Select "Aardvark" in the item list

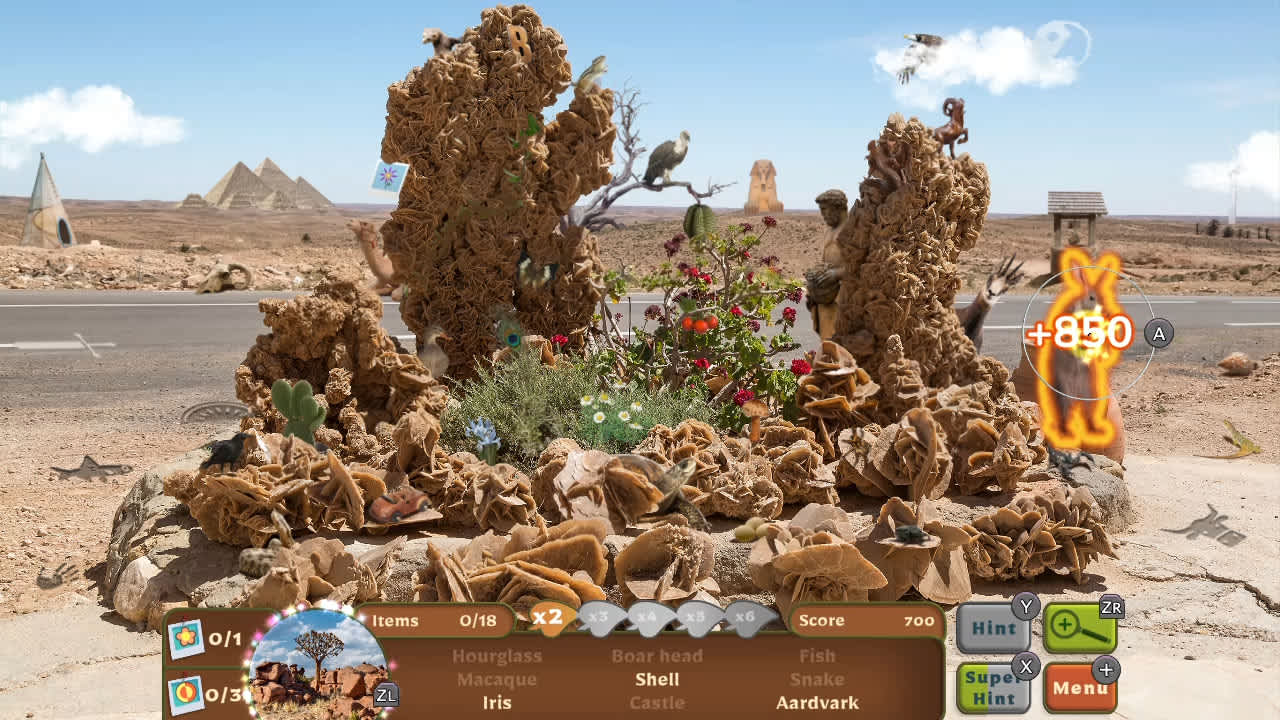[818, 702]
